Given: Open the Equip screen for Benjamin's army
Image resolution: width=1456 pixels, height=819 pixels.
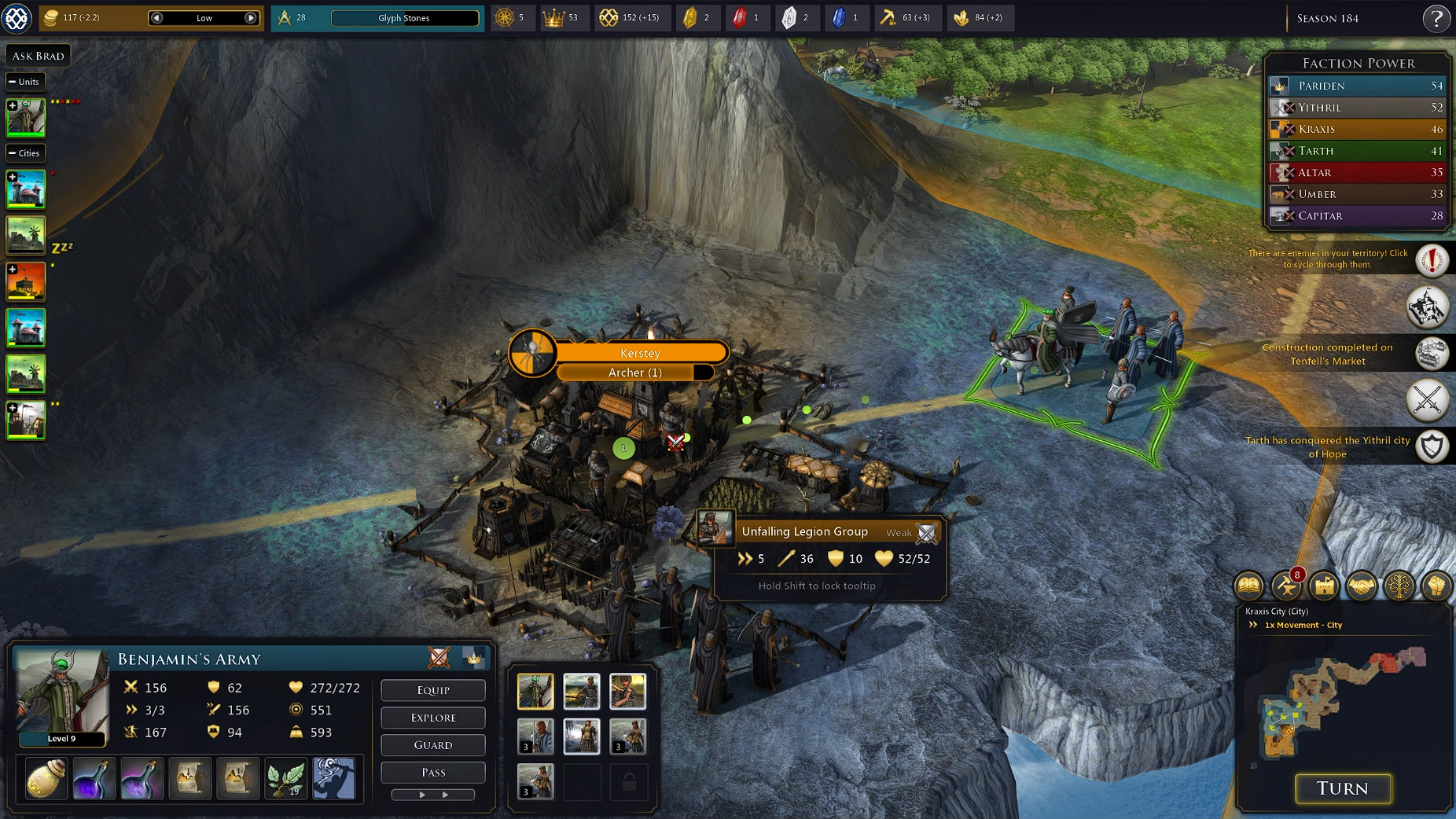Looking at the screenshot, I should (432, 690).
